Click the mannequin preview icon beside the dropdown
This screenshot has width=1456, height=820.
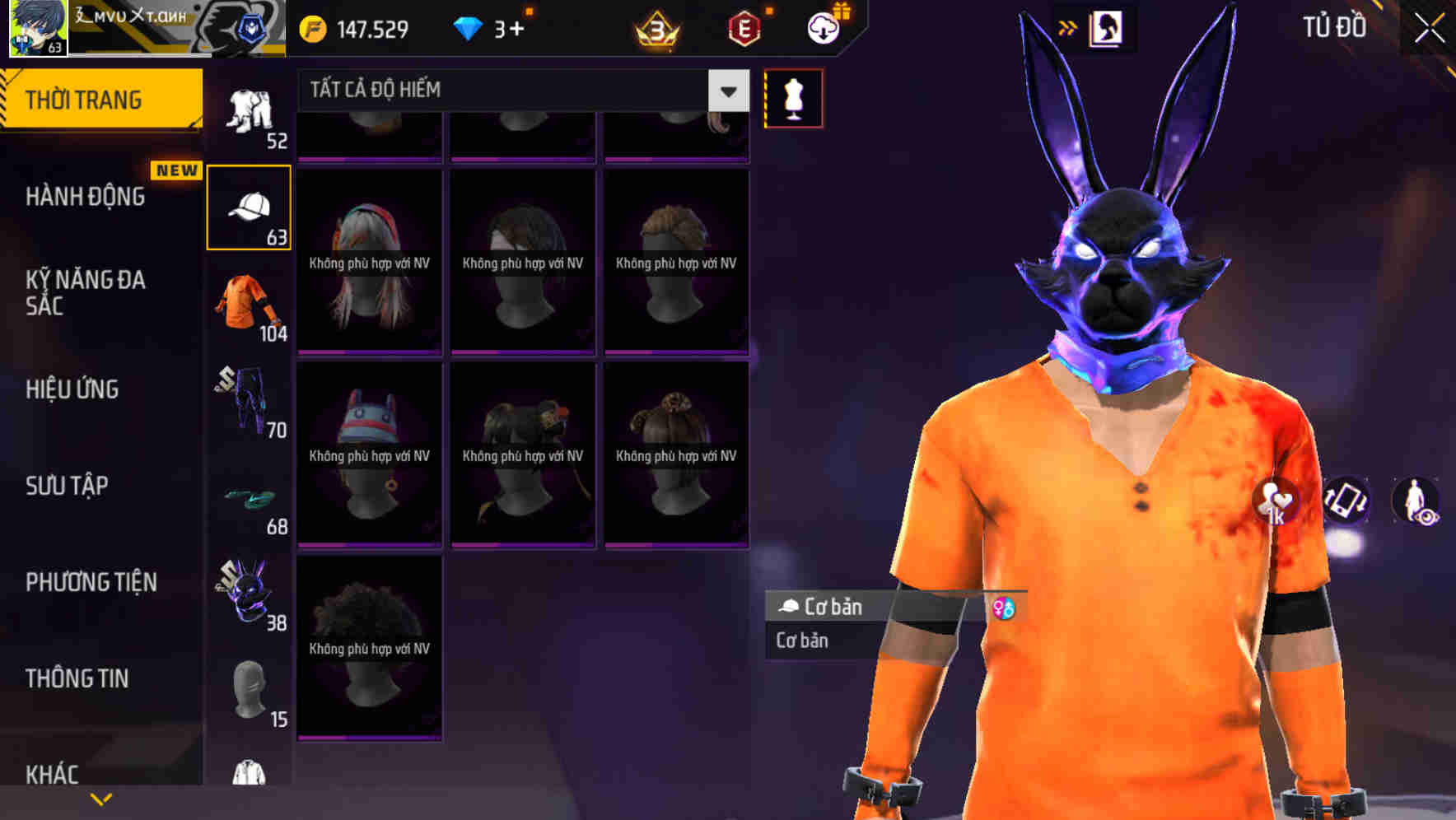(793, 97)
